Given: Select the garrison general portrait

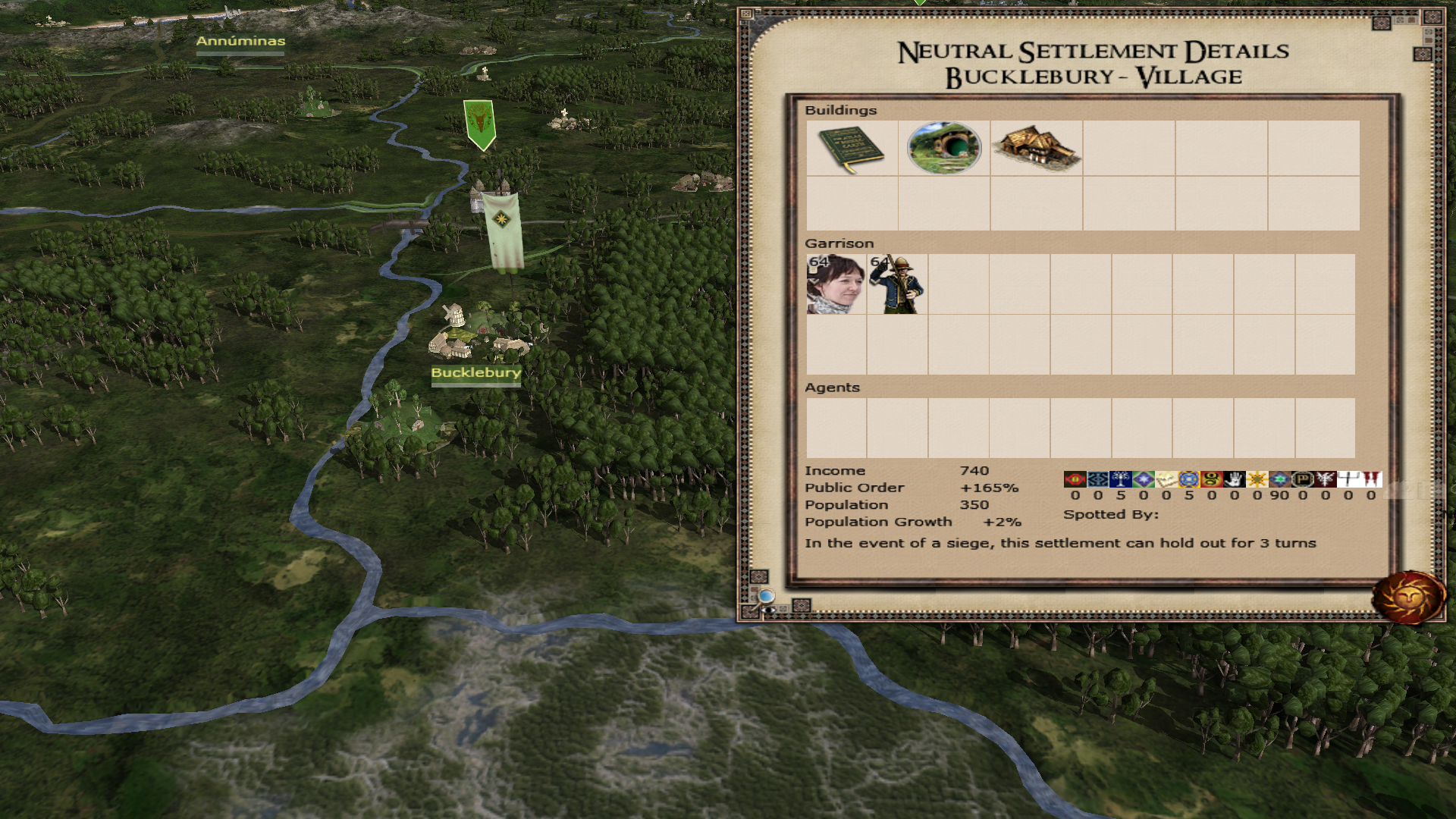Looking at the screenshot, I should 836,284.
